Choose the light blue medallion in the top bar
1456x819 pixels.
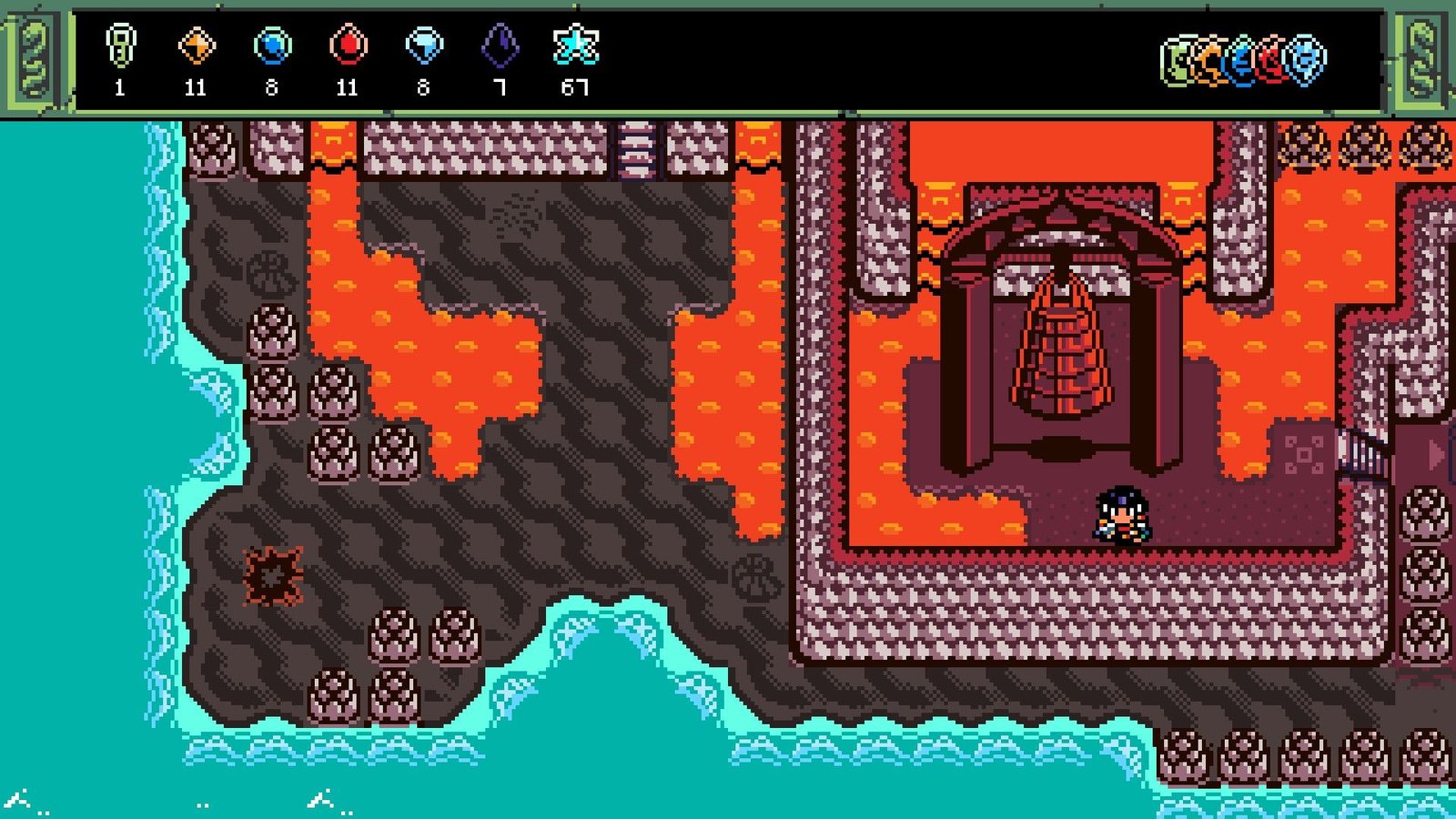click(x=1307, y=61)
